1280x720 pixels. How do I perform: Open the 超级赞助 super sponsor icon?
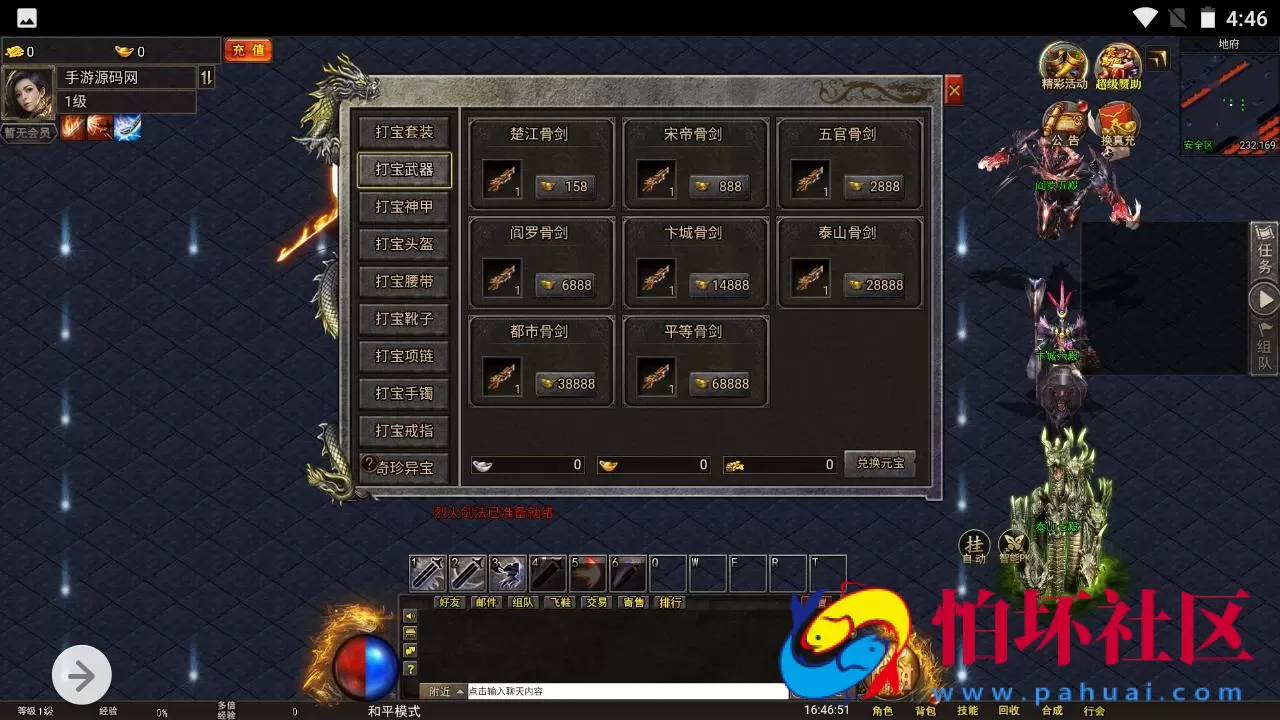[x=1118, y=62]
